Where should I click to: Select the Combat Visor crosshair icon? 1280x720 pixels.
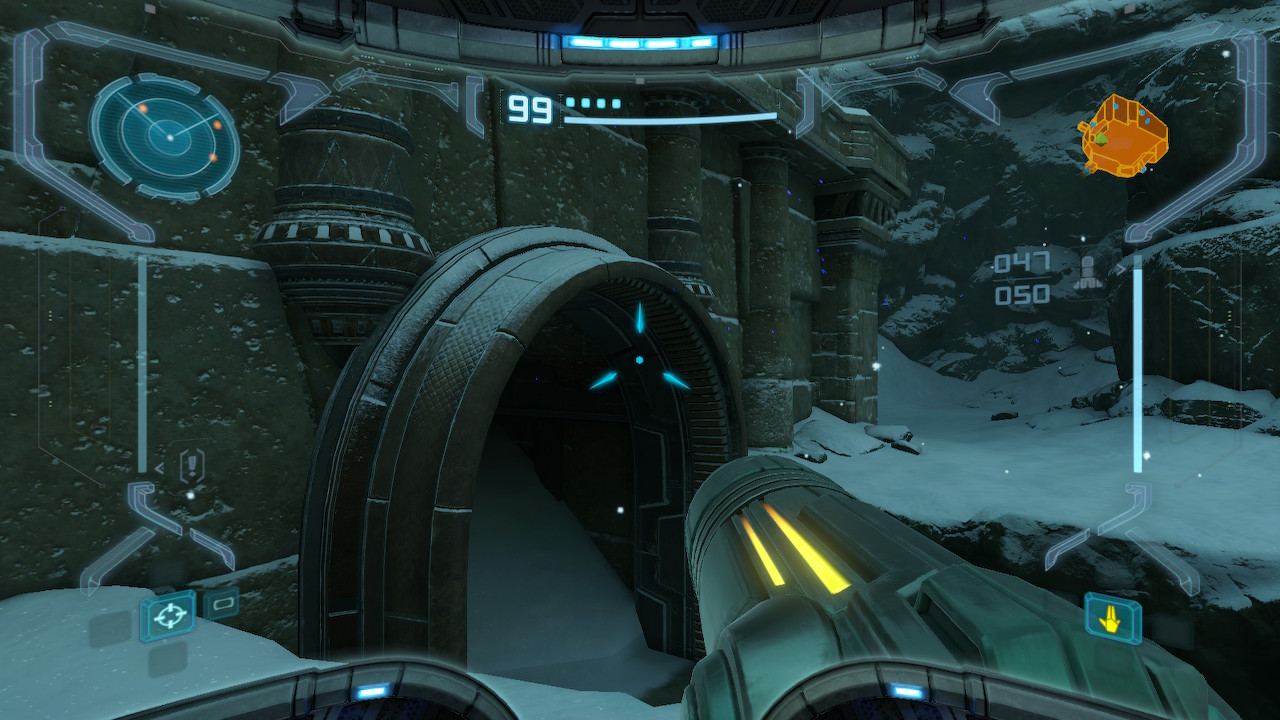[167, 615]
